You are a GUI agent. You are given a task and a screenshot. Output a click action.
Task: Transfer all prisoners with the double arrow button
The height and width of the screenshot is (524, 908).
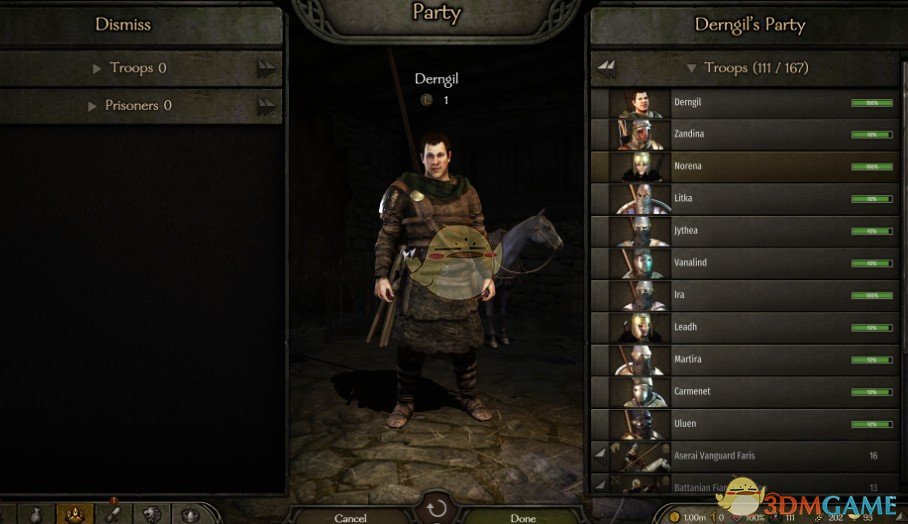266,105
